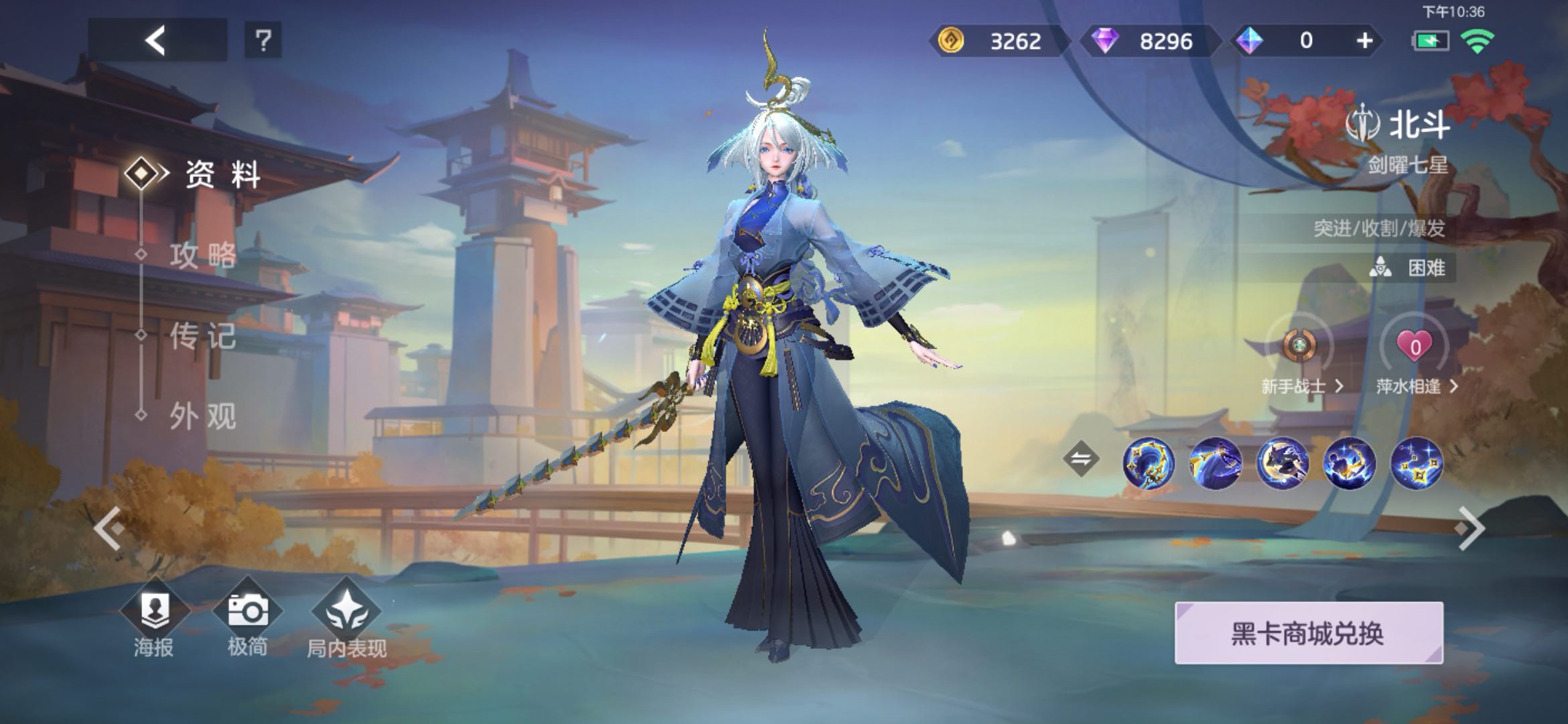
Task: Open the 萍水相逢 heart intimacy icon
Action: [x=1415, y=347]
